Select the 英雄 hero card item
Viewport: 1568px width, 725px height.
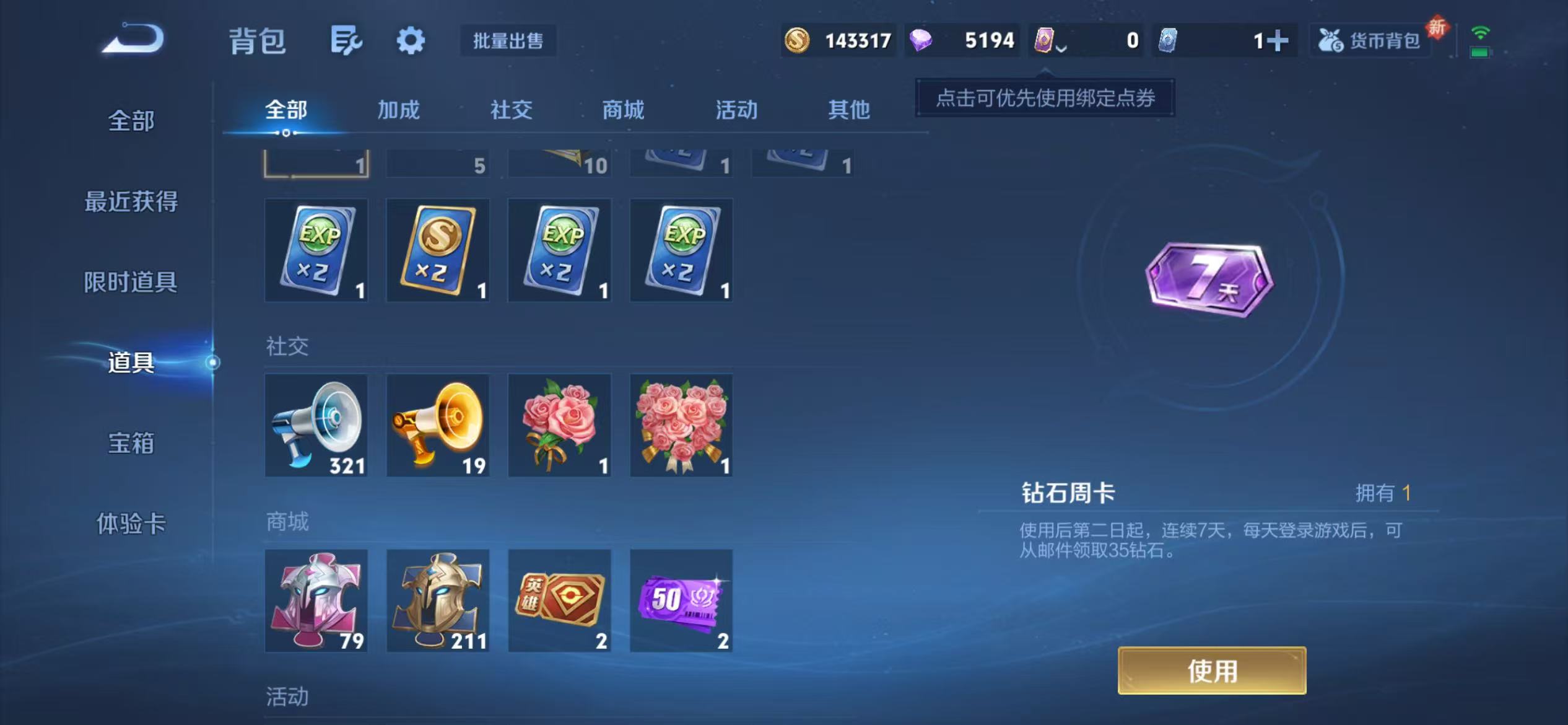pos(559,600)
